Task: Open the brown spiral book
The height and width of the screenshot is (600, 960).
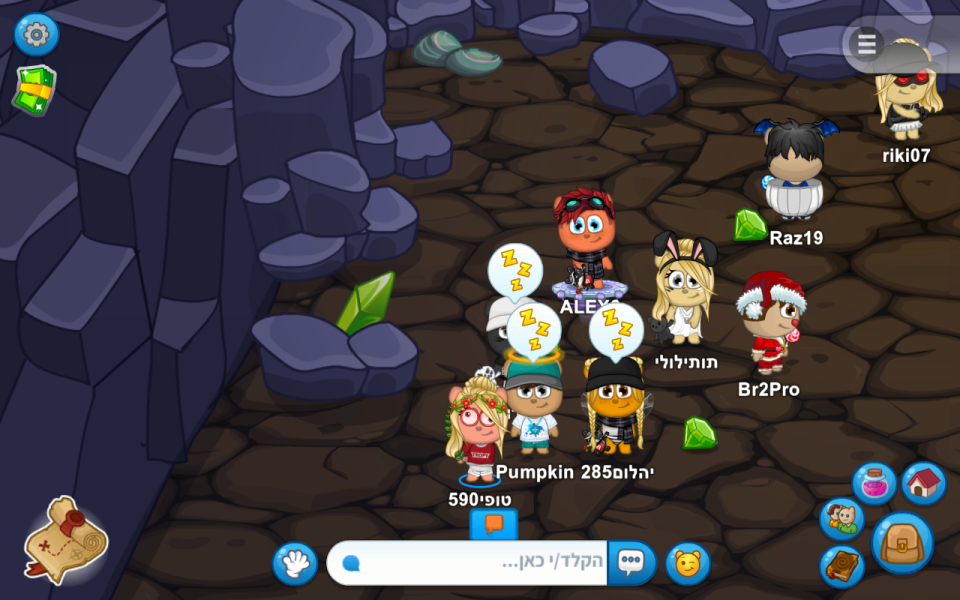Action: pyautogui.click(x=842, y=565)
